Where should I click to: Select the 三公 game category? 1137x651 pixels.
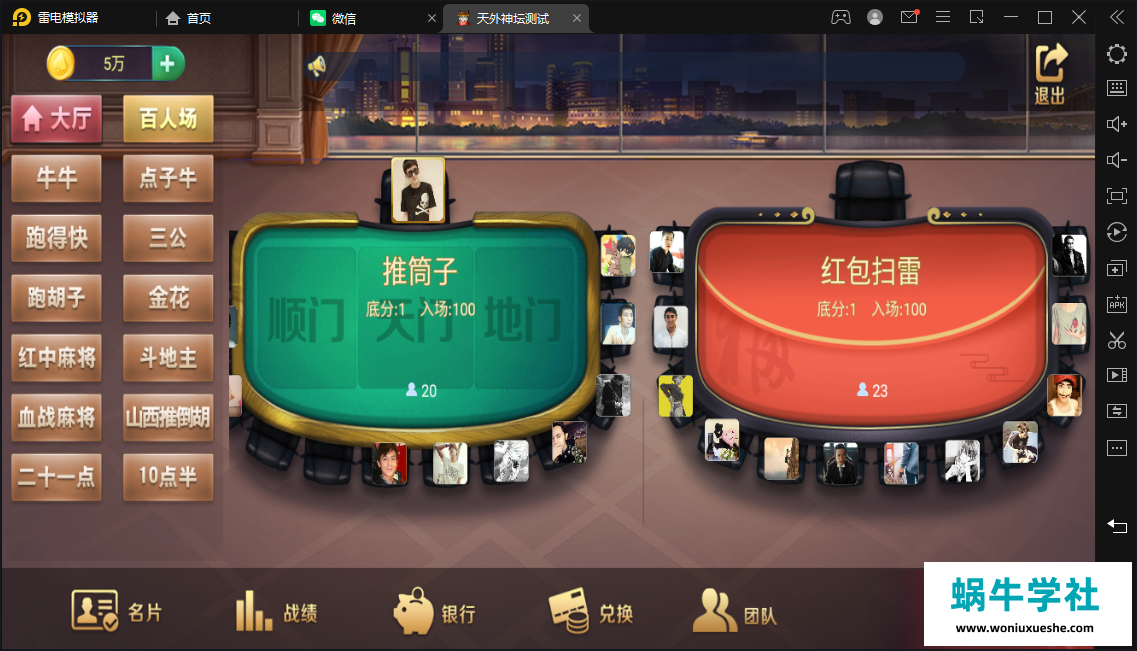pos(168,238)
